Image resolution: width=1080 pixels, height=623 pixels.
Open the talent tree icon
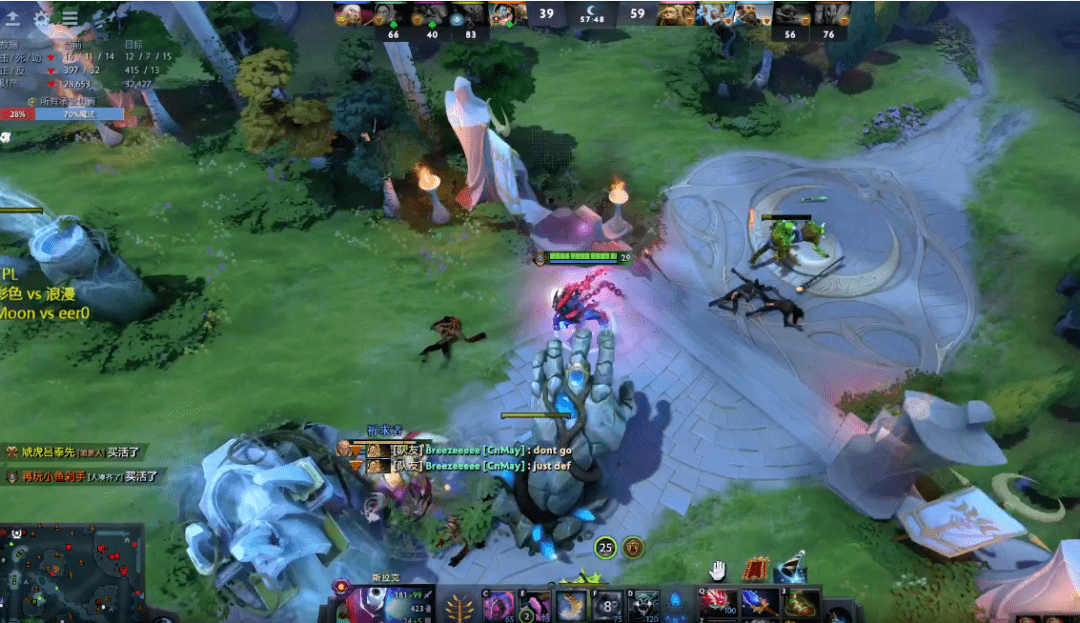tap(461, 606)
